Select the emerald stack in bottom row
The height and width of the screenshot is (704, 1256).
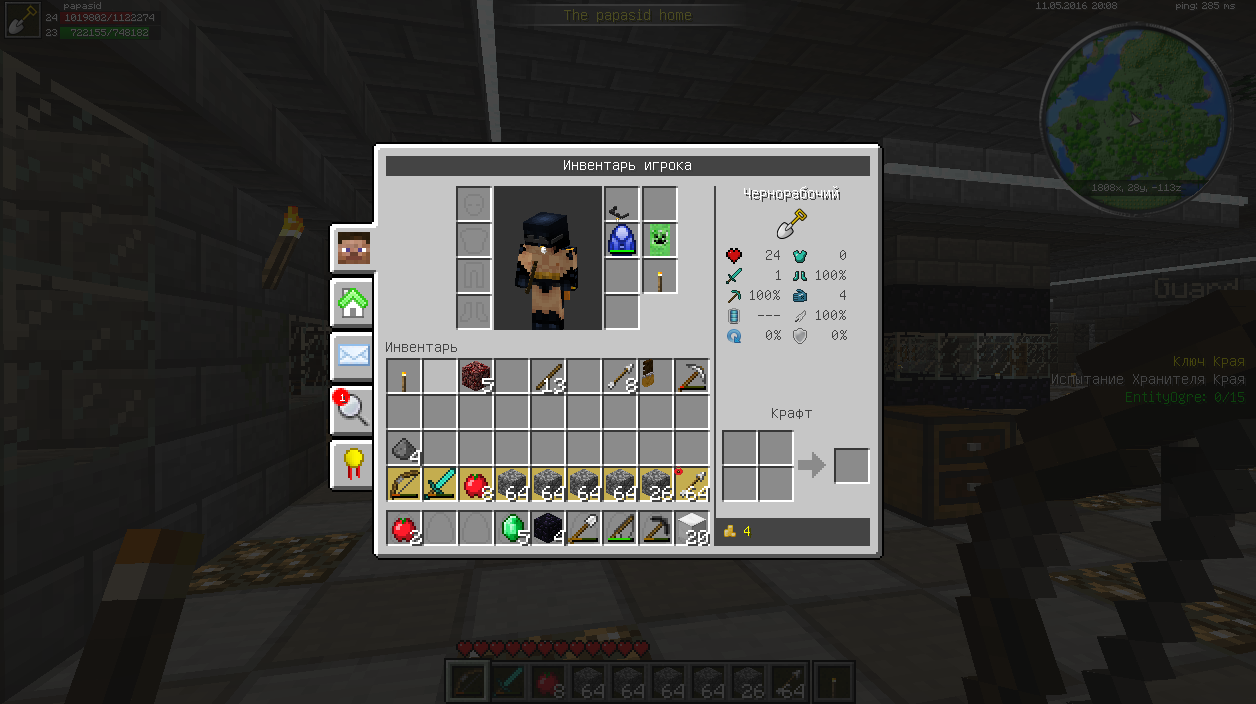pos(512,528)
